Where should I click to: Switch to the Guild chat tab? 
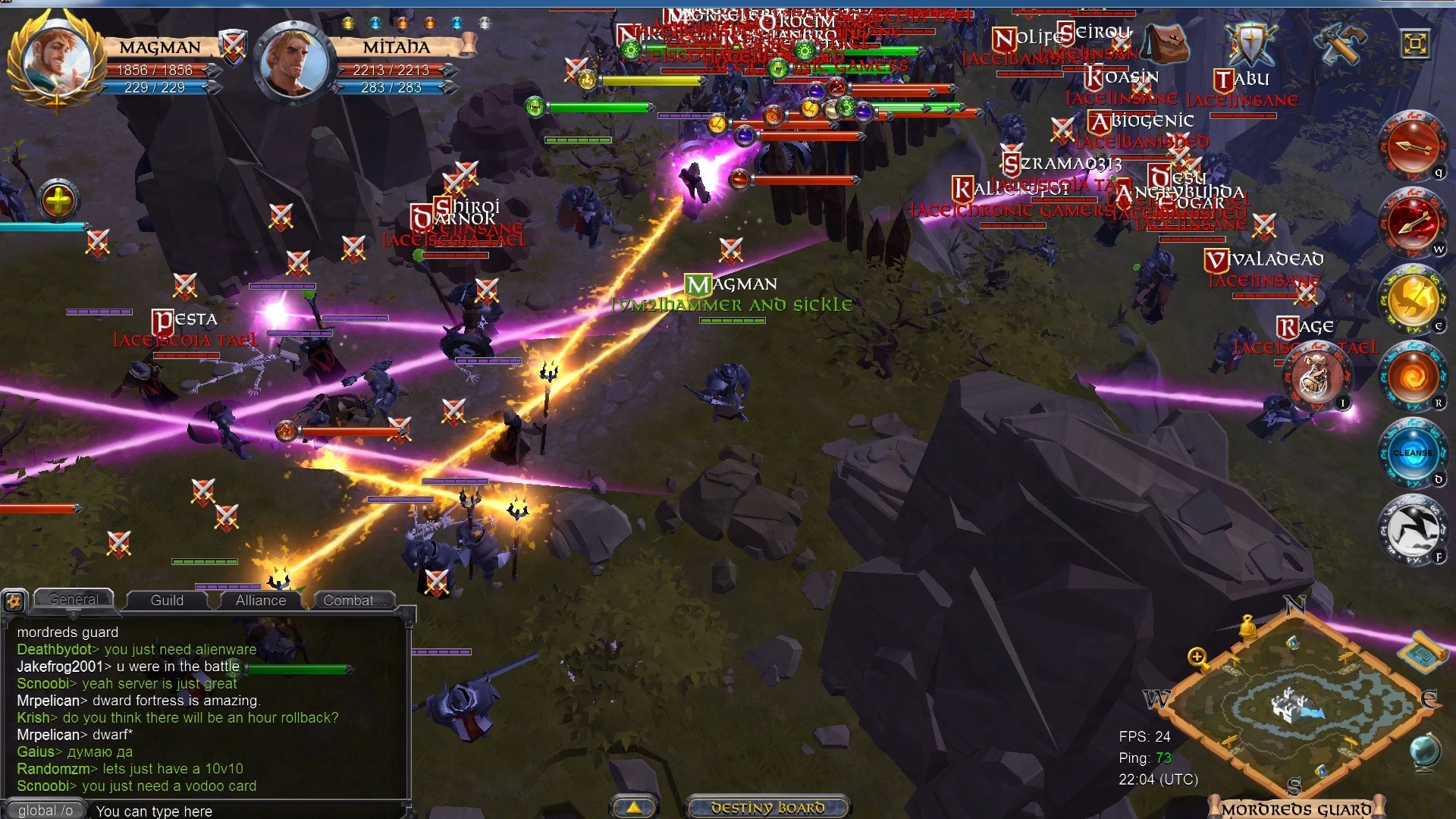point(167,600)
